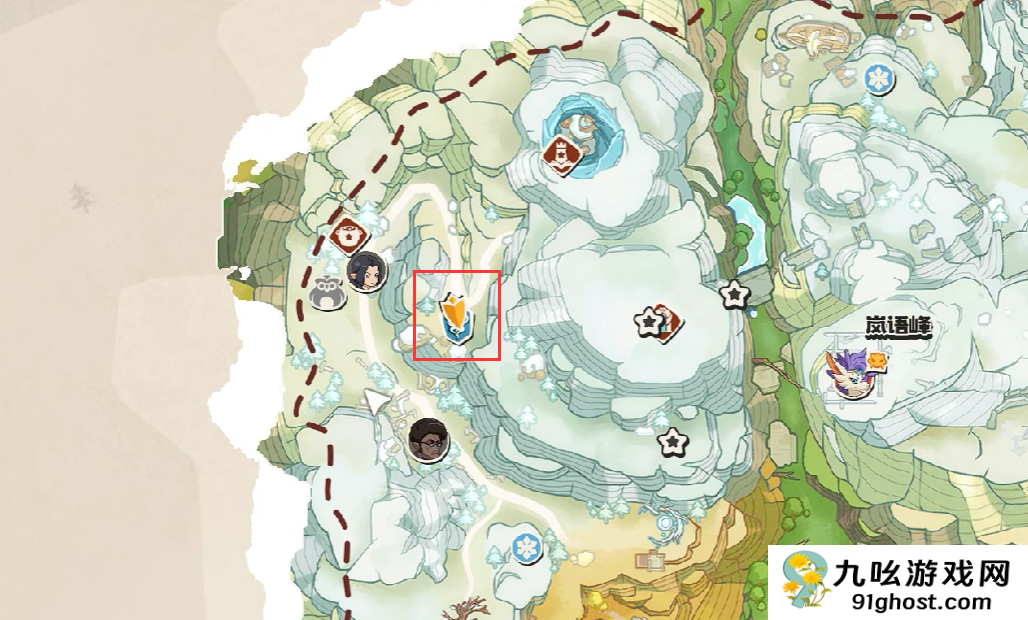Click the star marker overlapping a red diamond

(651, 322)
